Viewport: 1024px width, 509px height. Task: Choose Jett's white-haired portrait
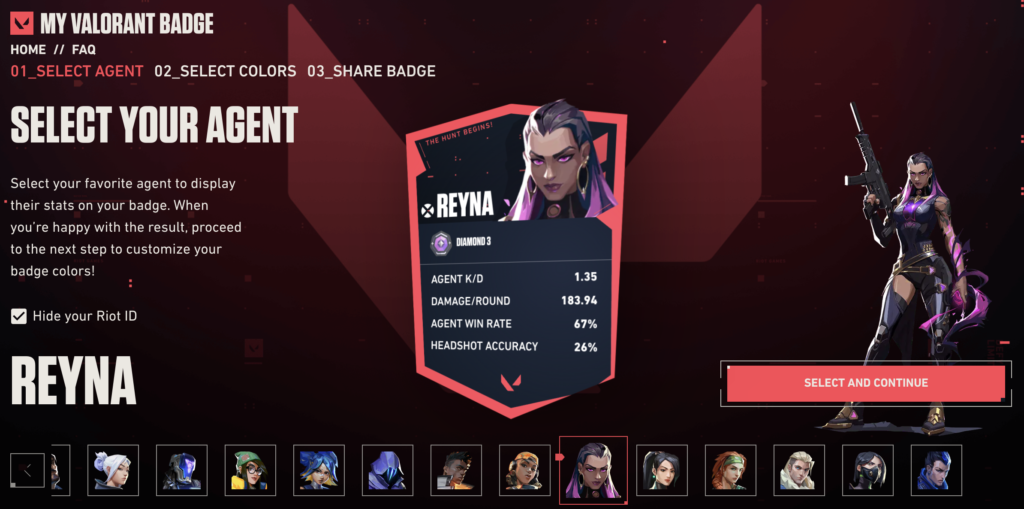point(113,470)
